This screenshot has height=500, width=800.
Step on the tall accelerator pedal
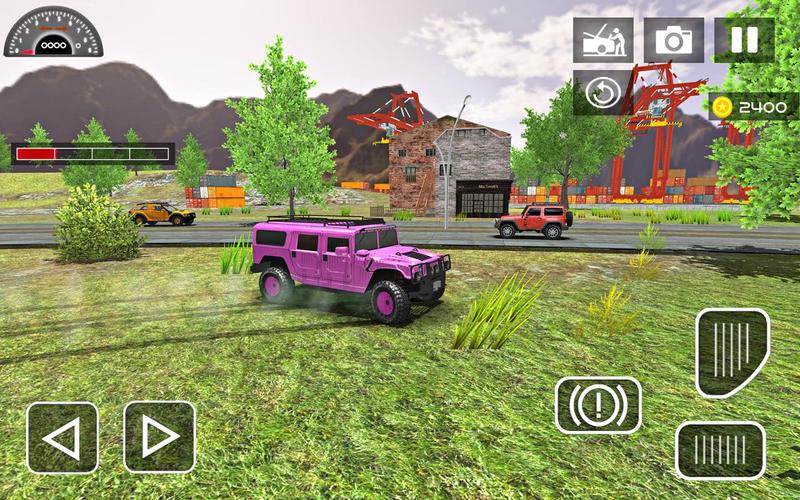click(732, 352)
